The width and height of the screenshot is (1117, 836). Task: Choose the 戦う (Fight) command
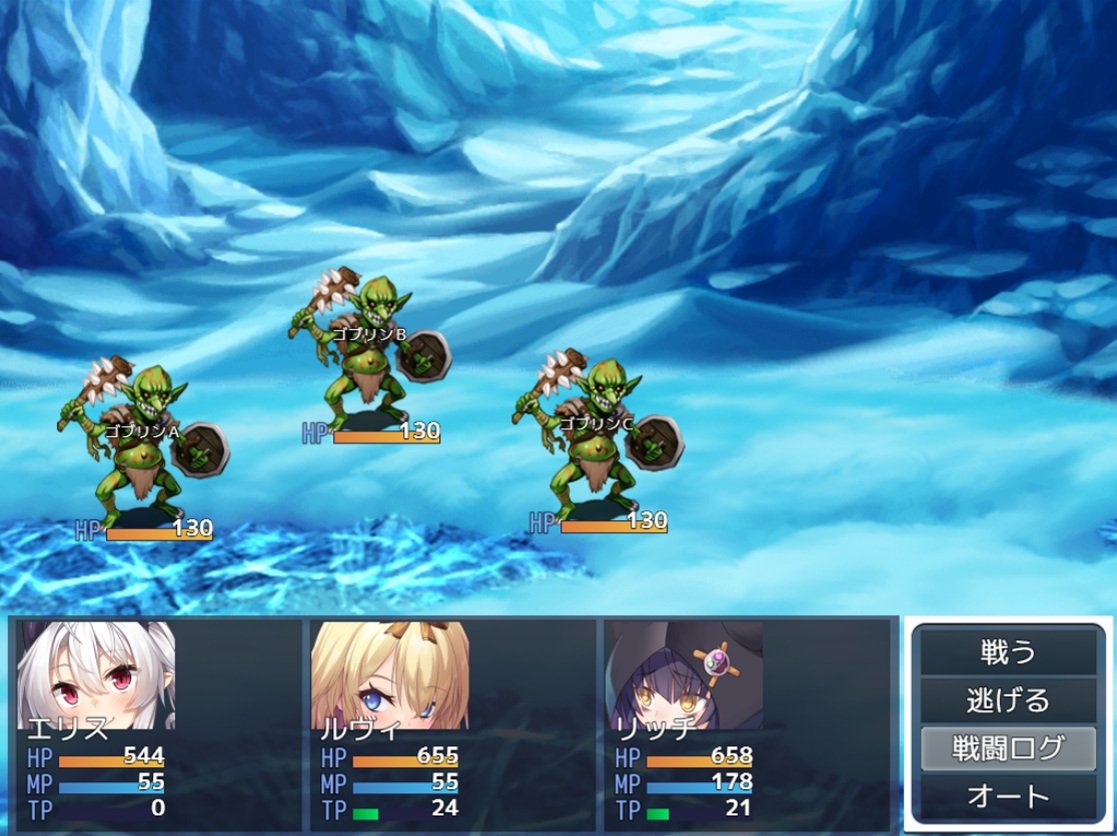[x=1008, y=653]
